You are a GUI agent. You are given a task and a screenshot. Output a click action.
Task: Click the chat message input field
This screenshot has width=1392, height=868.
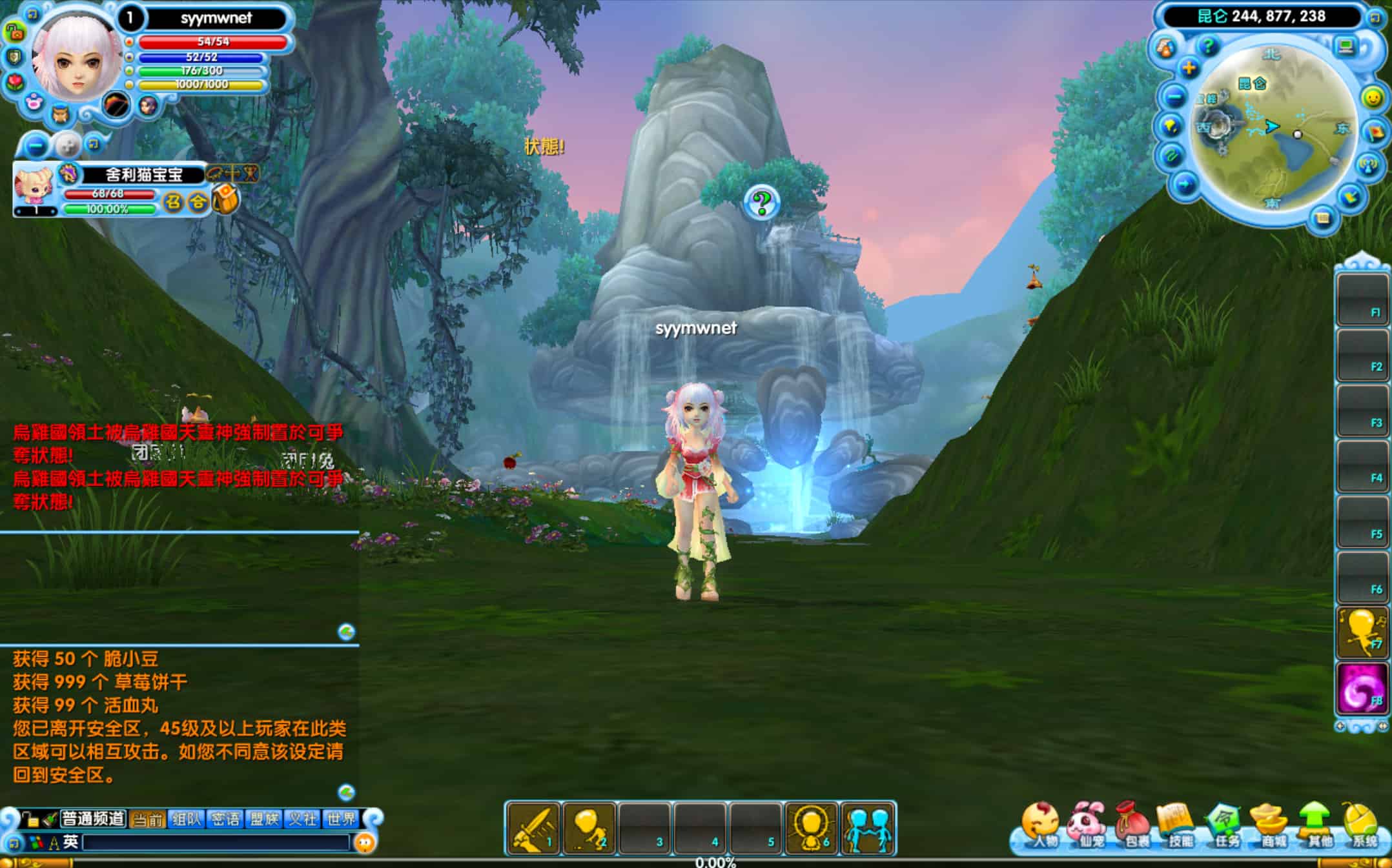(216, 842)
